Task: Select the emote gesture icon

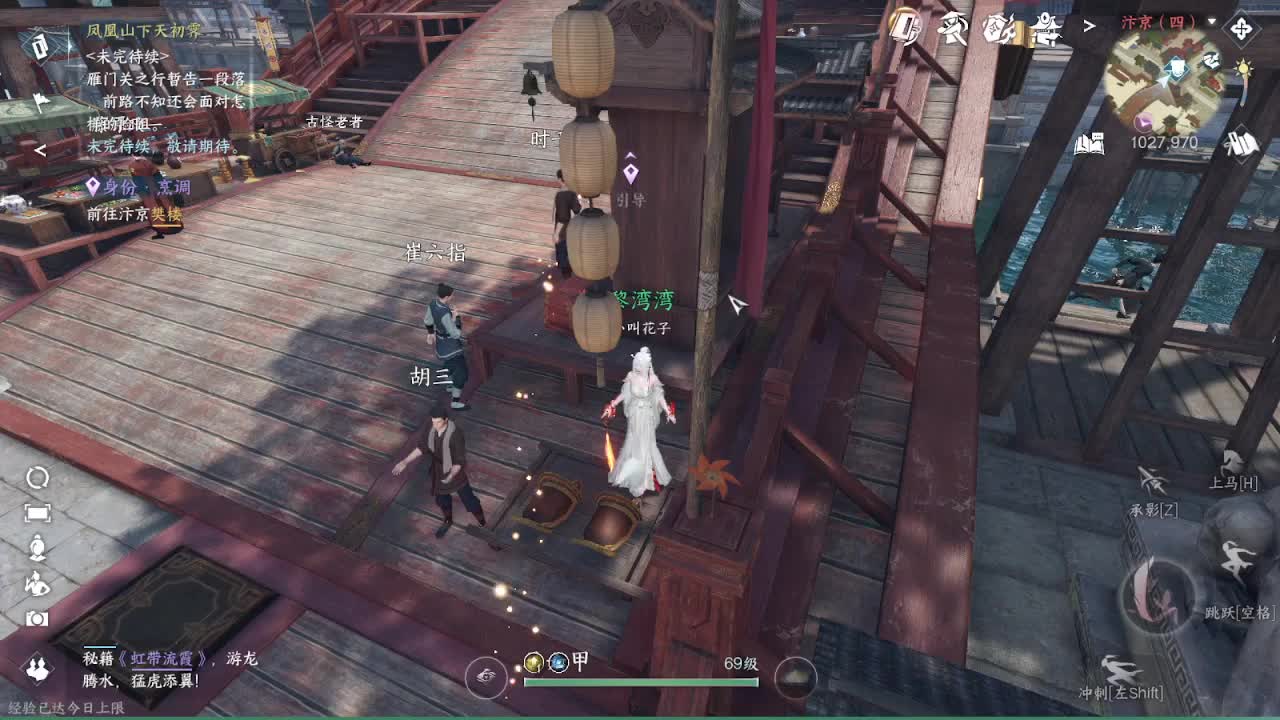Action: 37,583
